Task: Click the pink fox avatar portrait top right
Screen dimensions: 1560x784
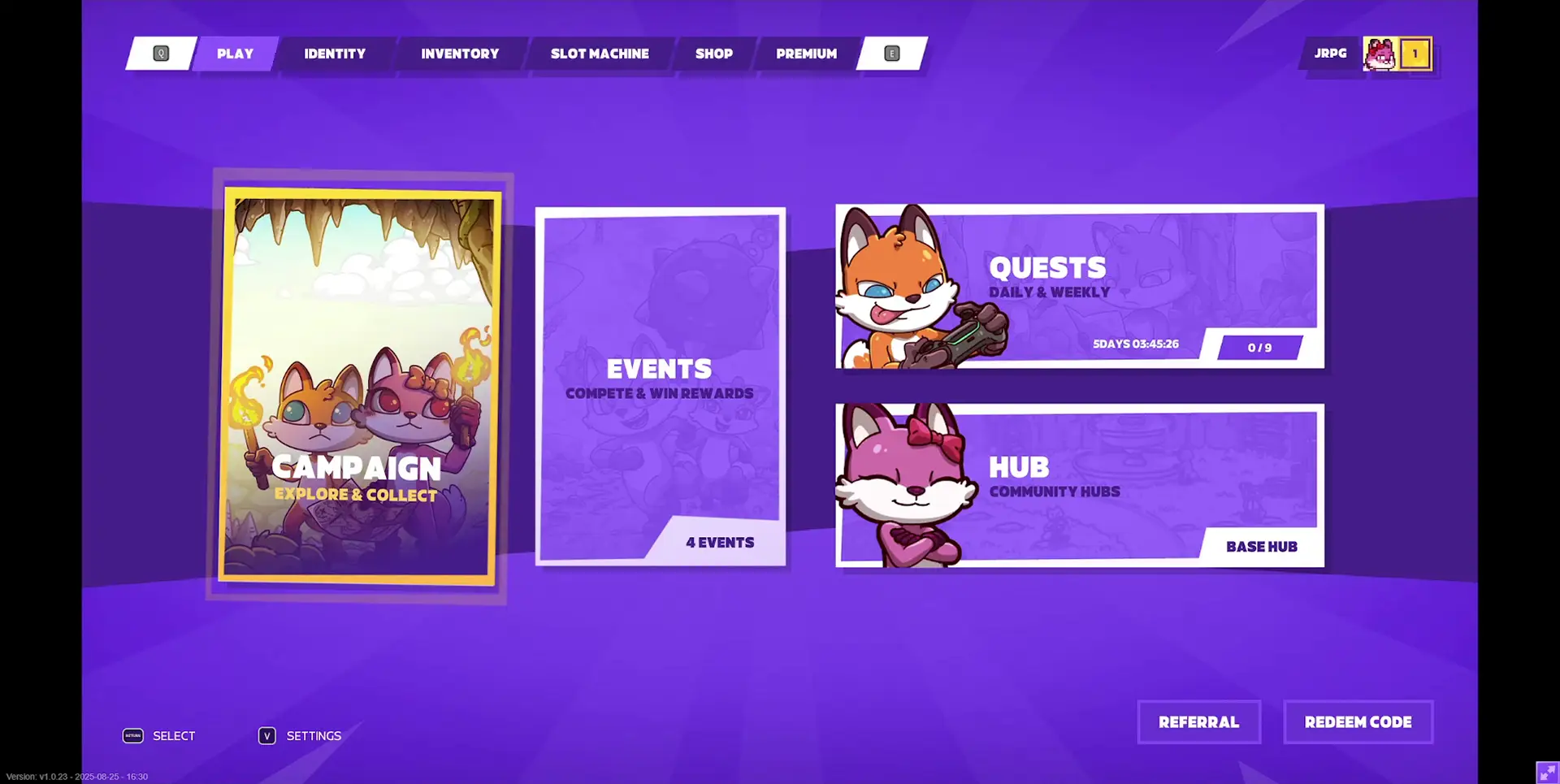Action: [1380, 54]
